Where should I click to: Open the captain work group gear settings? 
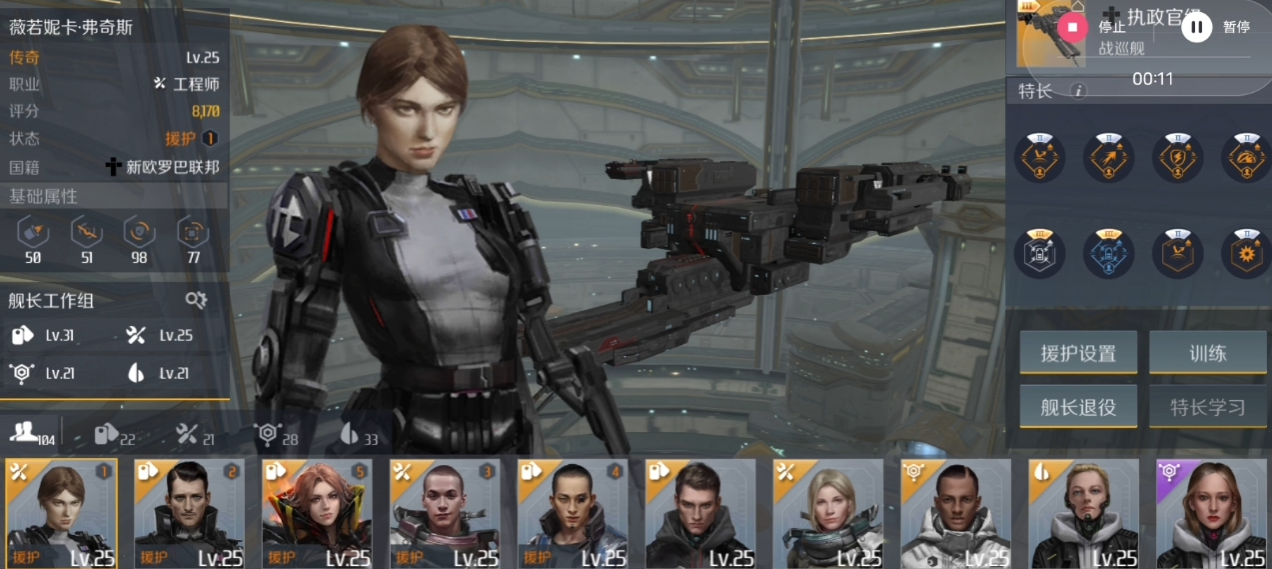coord(196,300)
